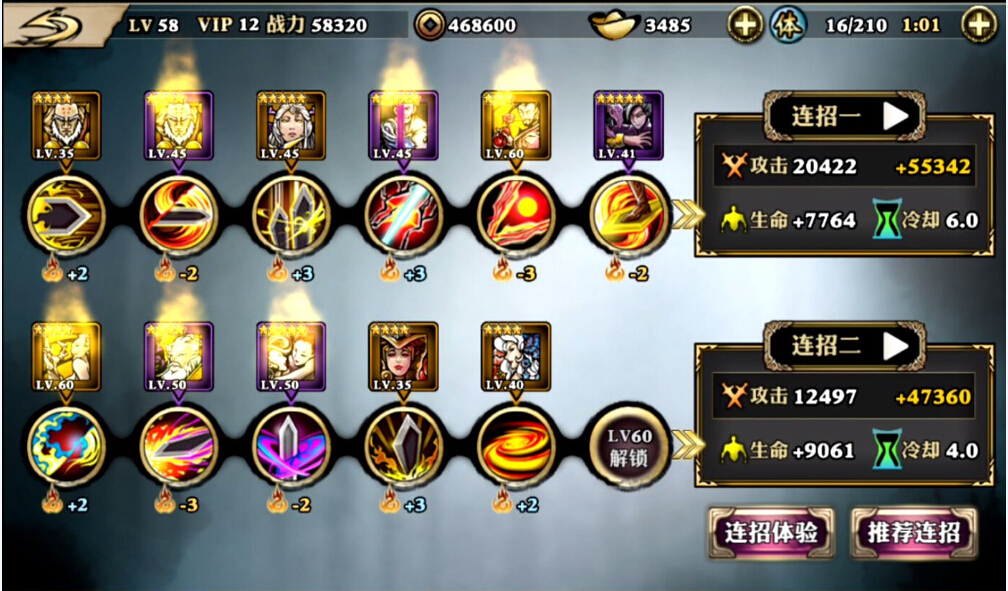Choose the LV.35 bearded elder portrait
1008x591 pixels.
pyautogui.click(x=66, y=125)
